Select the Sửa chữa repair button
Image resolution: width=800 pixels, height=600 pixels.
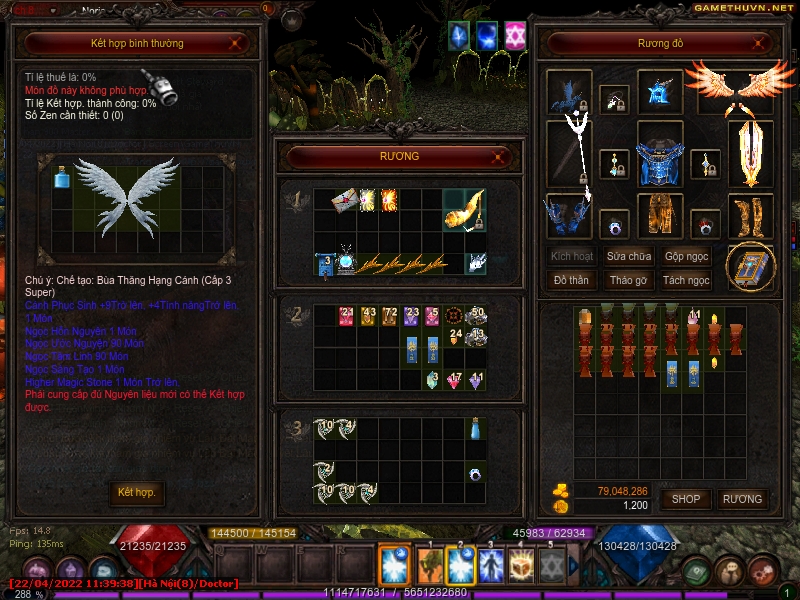[629, 256]
